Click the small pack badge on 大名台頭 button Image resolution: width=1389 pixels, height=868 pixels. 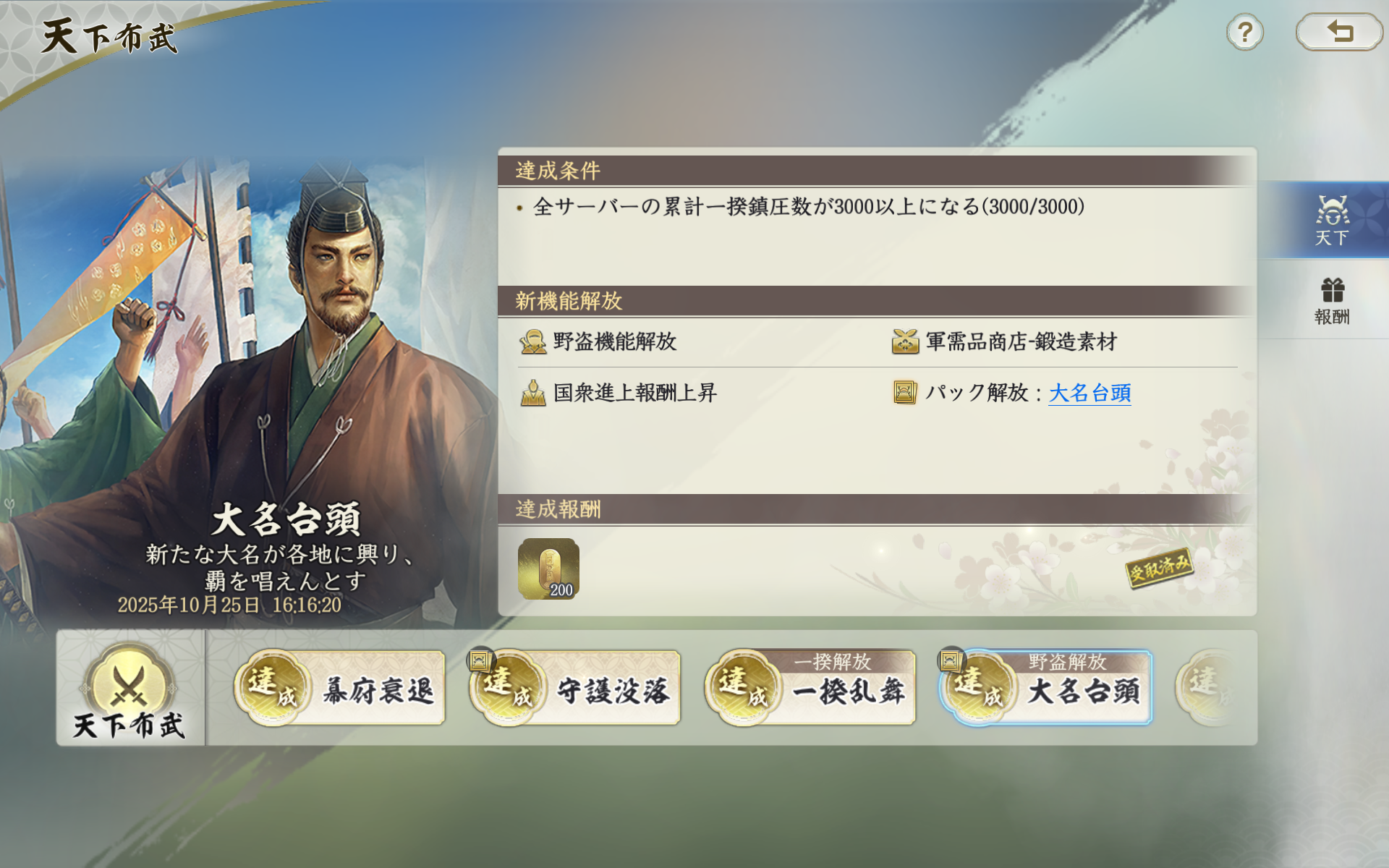pyautogui.click(x=953, y=660)
